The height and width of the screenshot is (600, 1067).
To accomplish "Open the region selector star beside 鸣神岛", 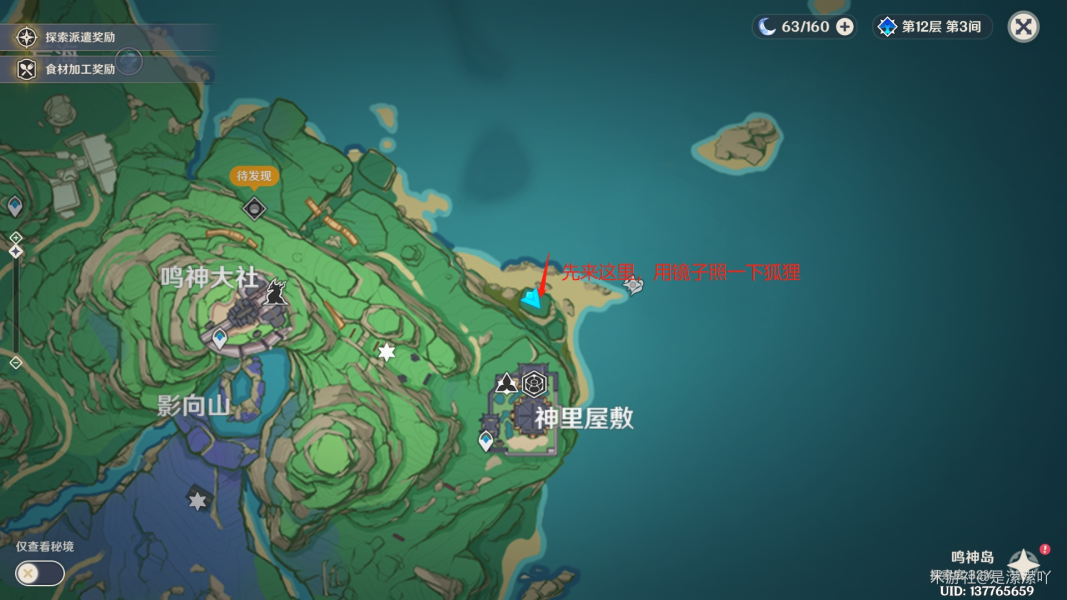I will click(1023, 562).
